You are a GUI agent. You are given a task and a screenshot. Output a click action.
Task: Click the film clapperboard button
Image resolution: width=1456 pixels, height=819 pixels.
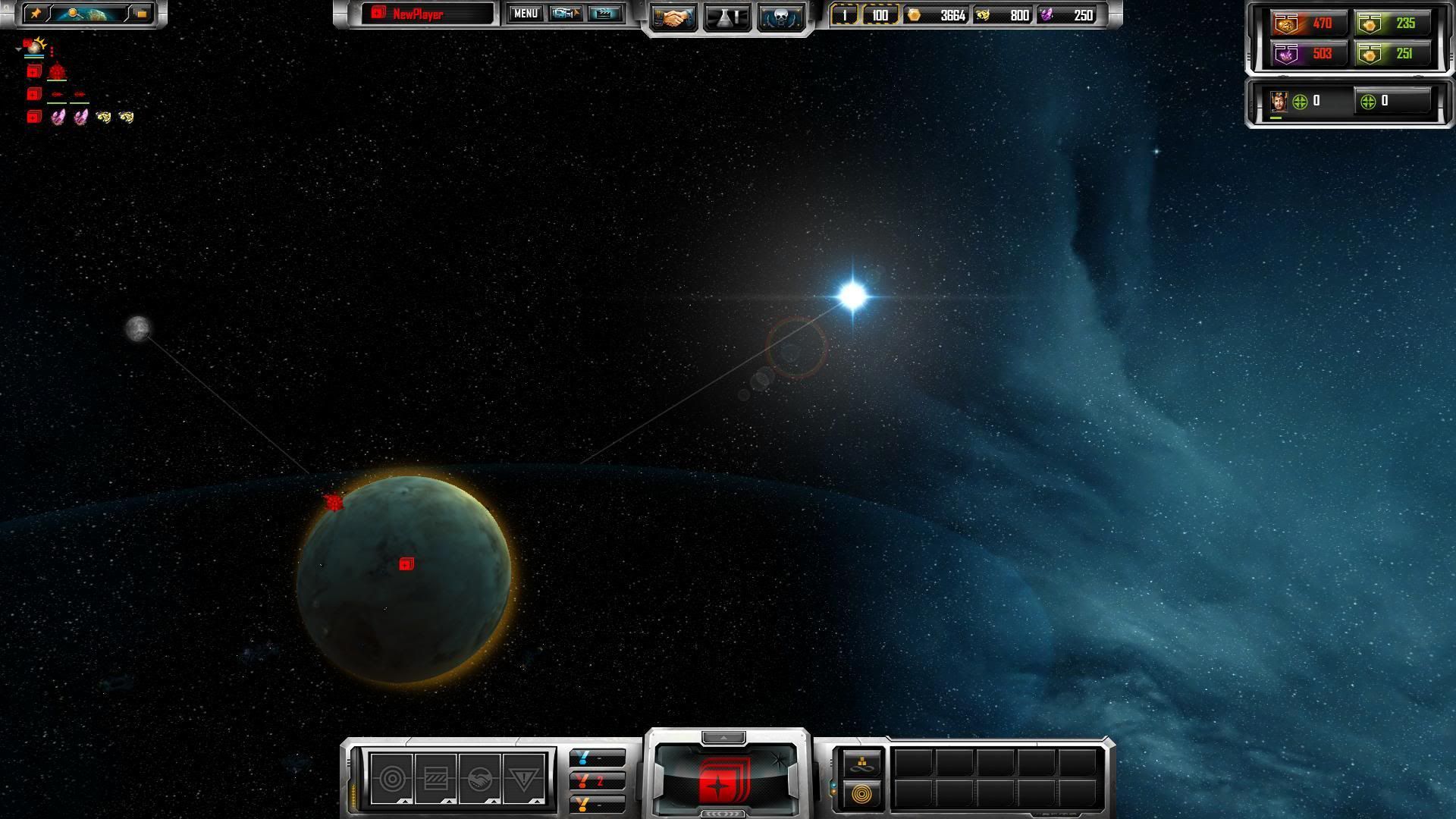604,14
